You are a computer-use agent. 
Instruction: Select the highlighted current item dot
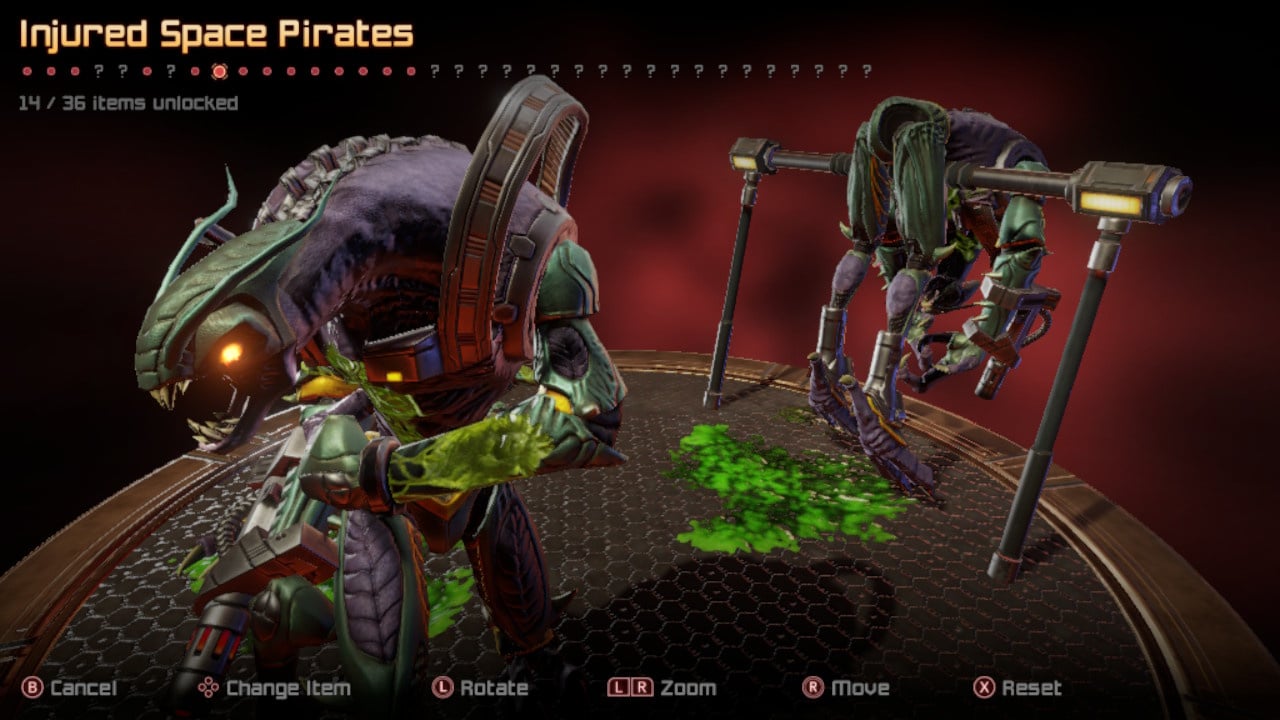pos(220,71)
